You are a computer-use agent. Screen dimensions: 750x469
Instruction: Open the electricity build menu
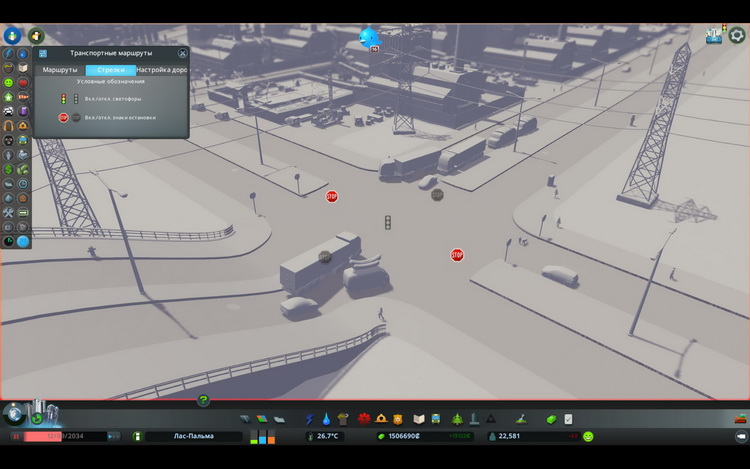(x=310, y=419)
